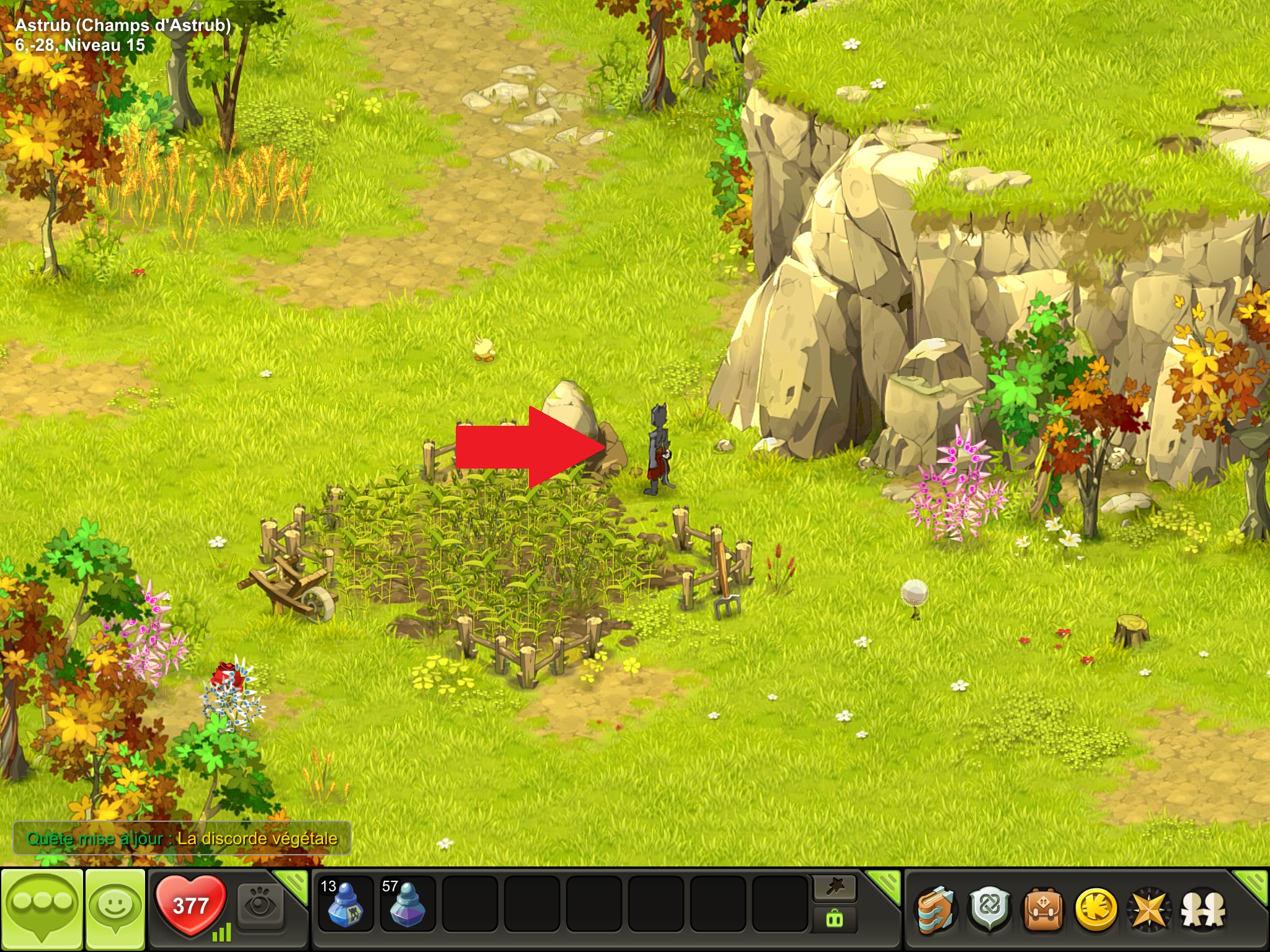Image resolution: width=1270 pixels, height=952 pixels.
Task: Open the brown backpack inventory
Action: point(1043,910)
